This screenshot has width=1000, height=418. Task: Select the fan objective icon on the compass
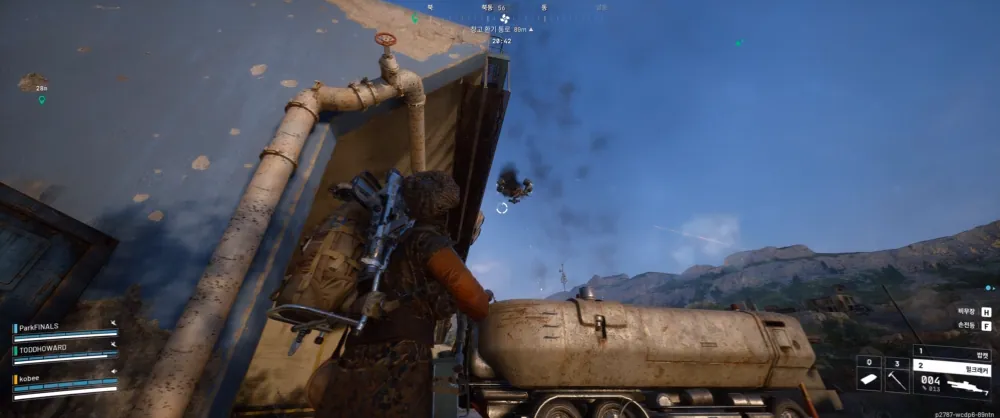click(x=504, y=18)
